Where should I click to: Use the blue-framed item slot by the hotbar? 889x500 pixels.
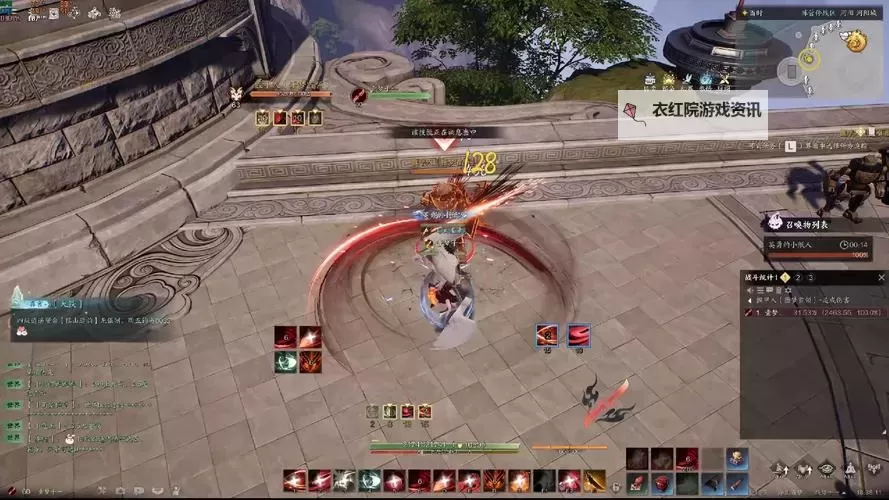pyautogui.click(x=737, y=458)
